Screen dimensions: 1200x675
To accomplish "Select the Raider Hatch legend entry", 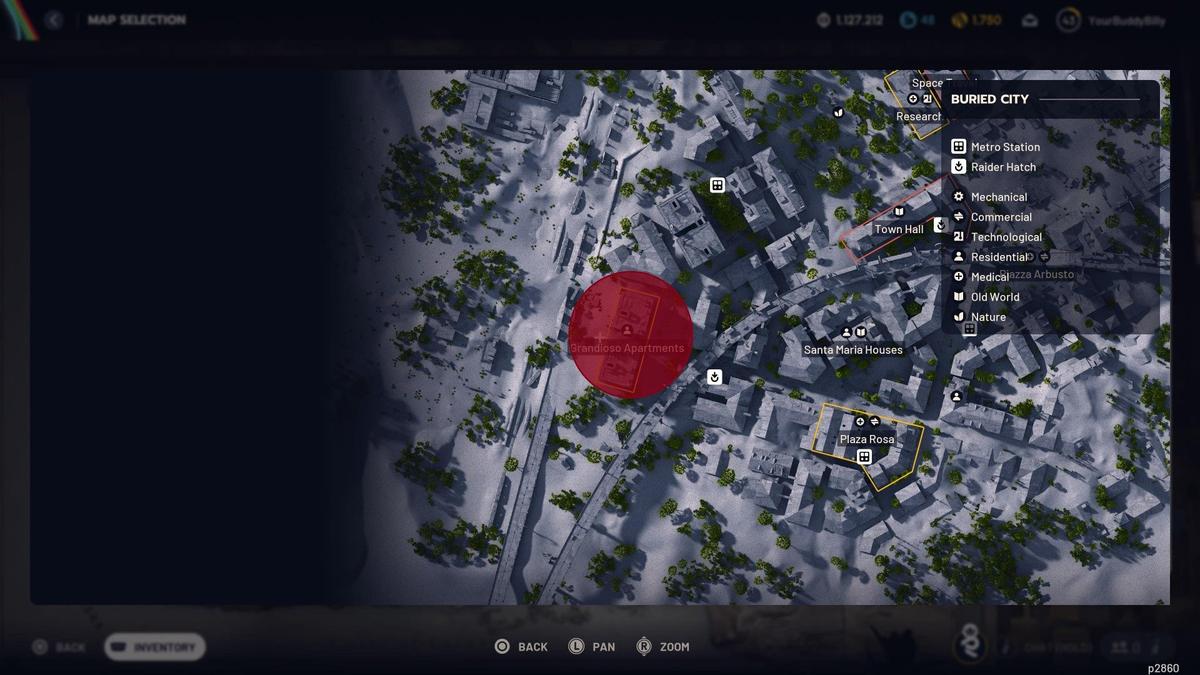I will point(1002,167).
